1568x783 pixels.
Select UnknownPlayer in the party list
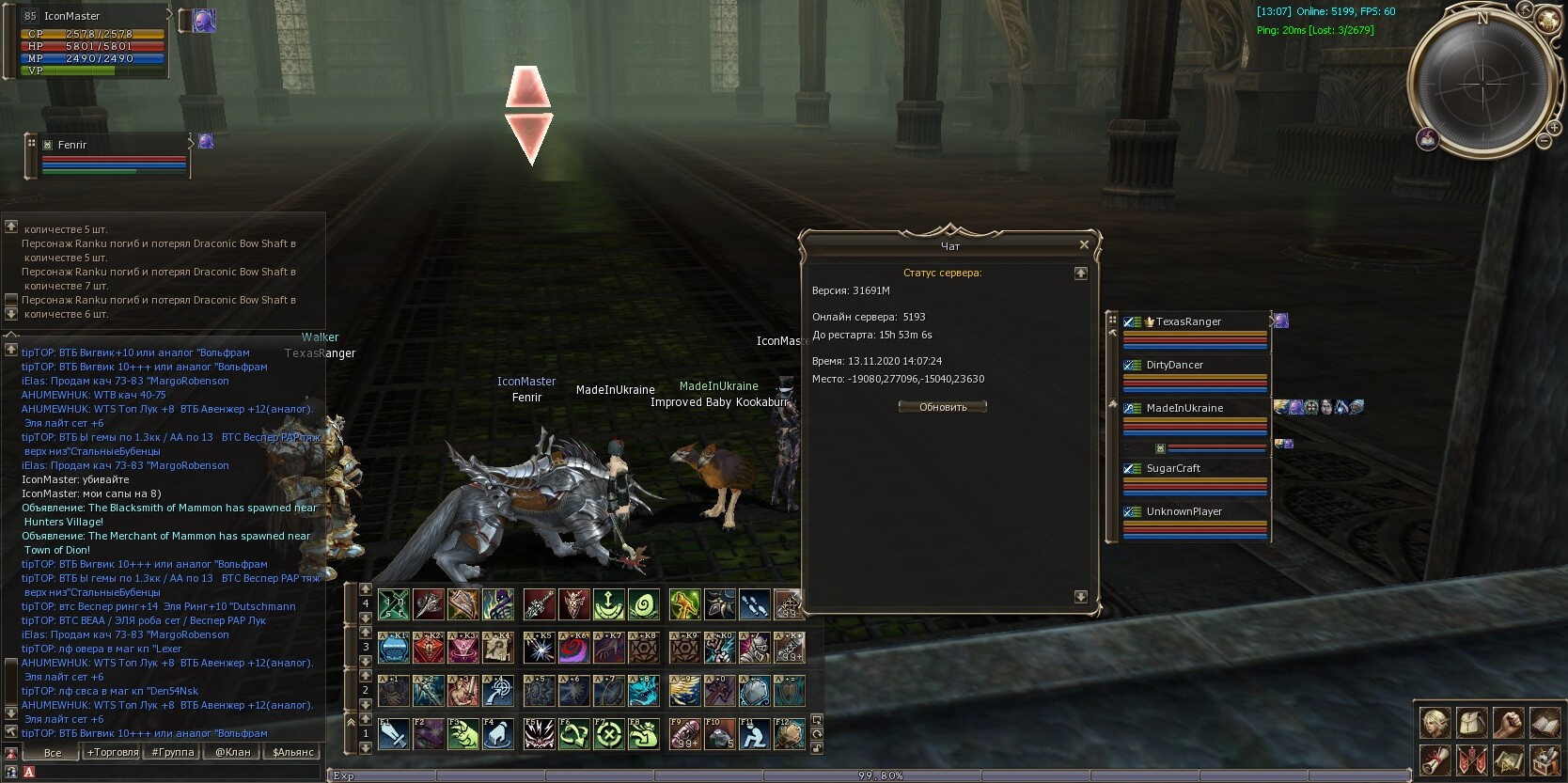click(x=1194, y=512)
